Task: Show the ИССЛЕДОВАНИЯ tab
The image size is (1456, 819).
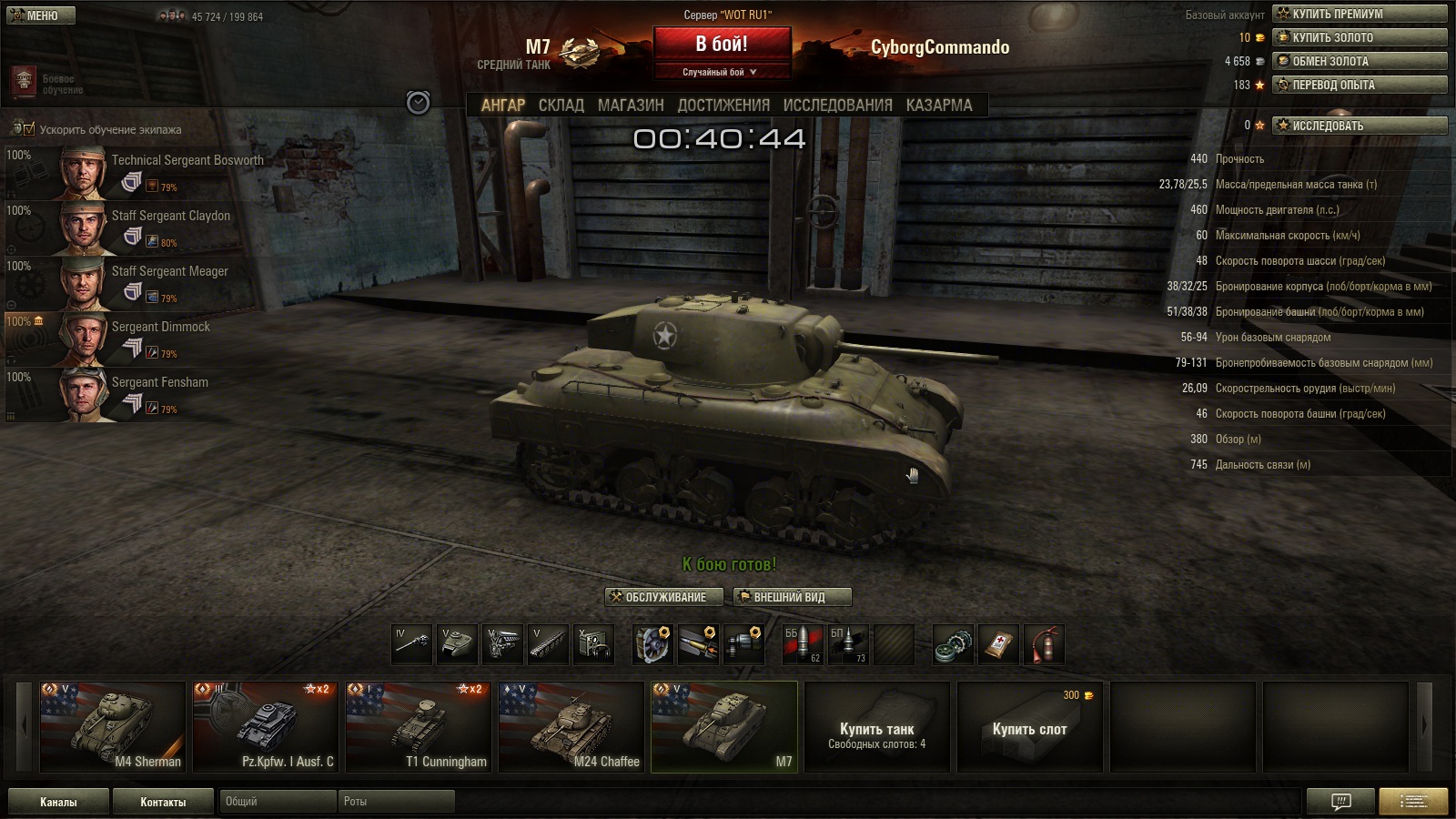Action: (x=837, y=106)
